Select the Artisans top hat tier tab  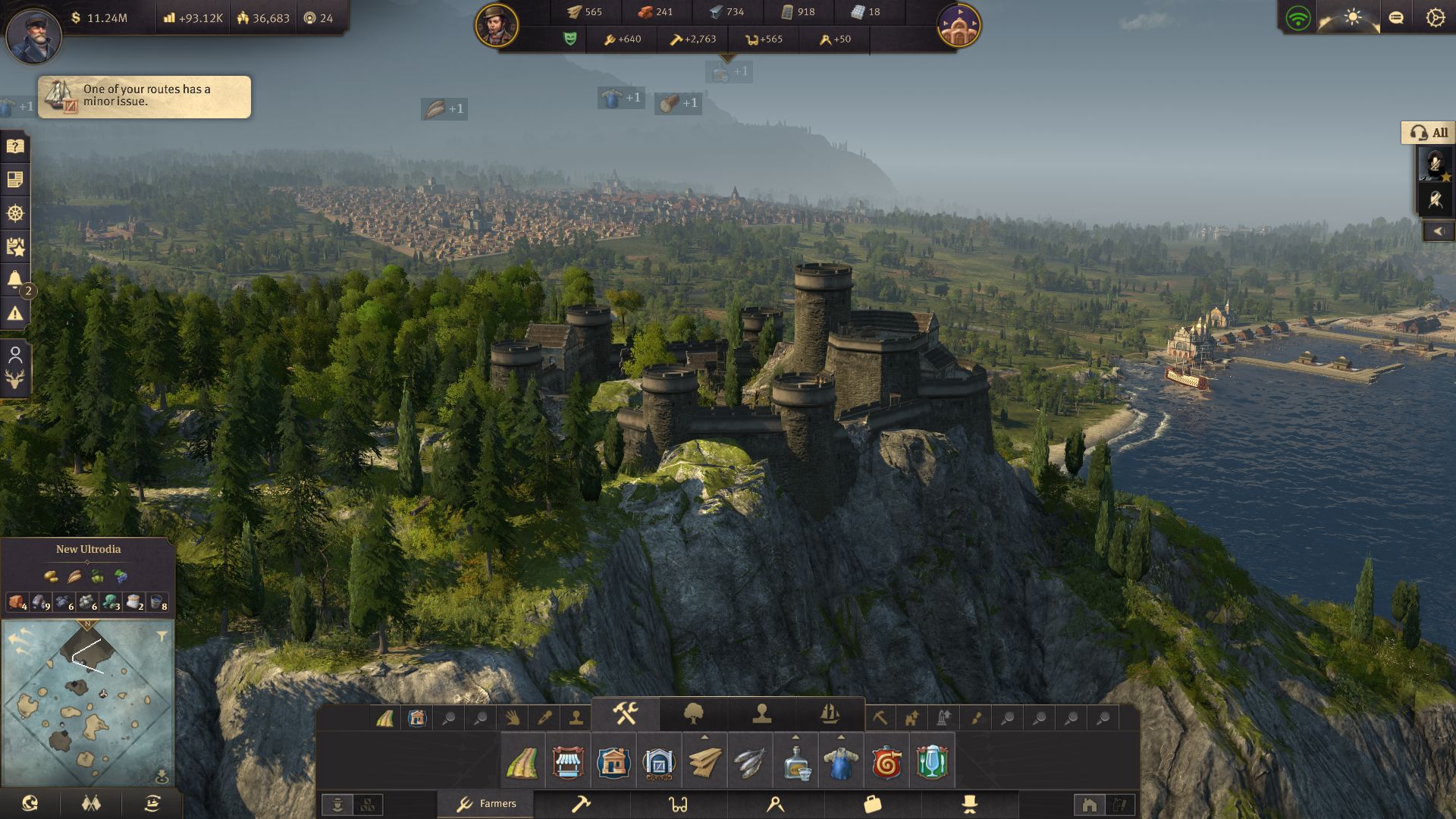[x=969, y=804]
